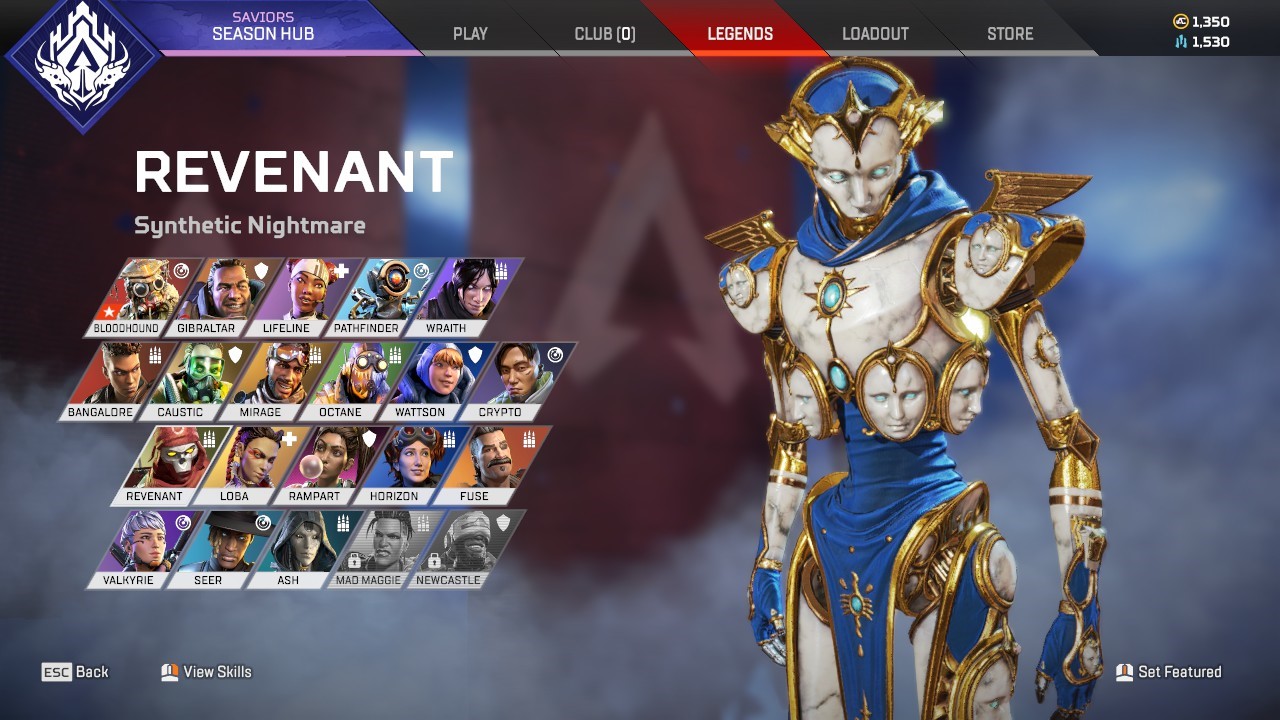The height and width of the screenshot is (720, 1280).
Task: Click the ammo icon on Octane's portrait
Action: tap(394, 356)
